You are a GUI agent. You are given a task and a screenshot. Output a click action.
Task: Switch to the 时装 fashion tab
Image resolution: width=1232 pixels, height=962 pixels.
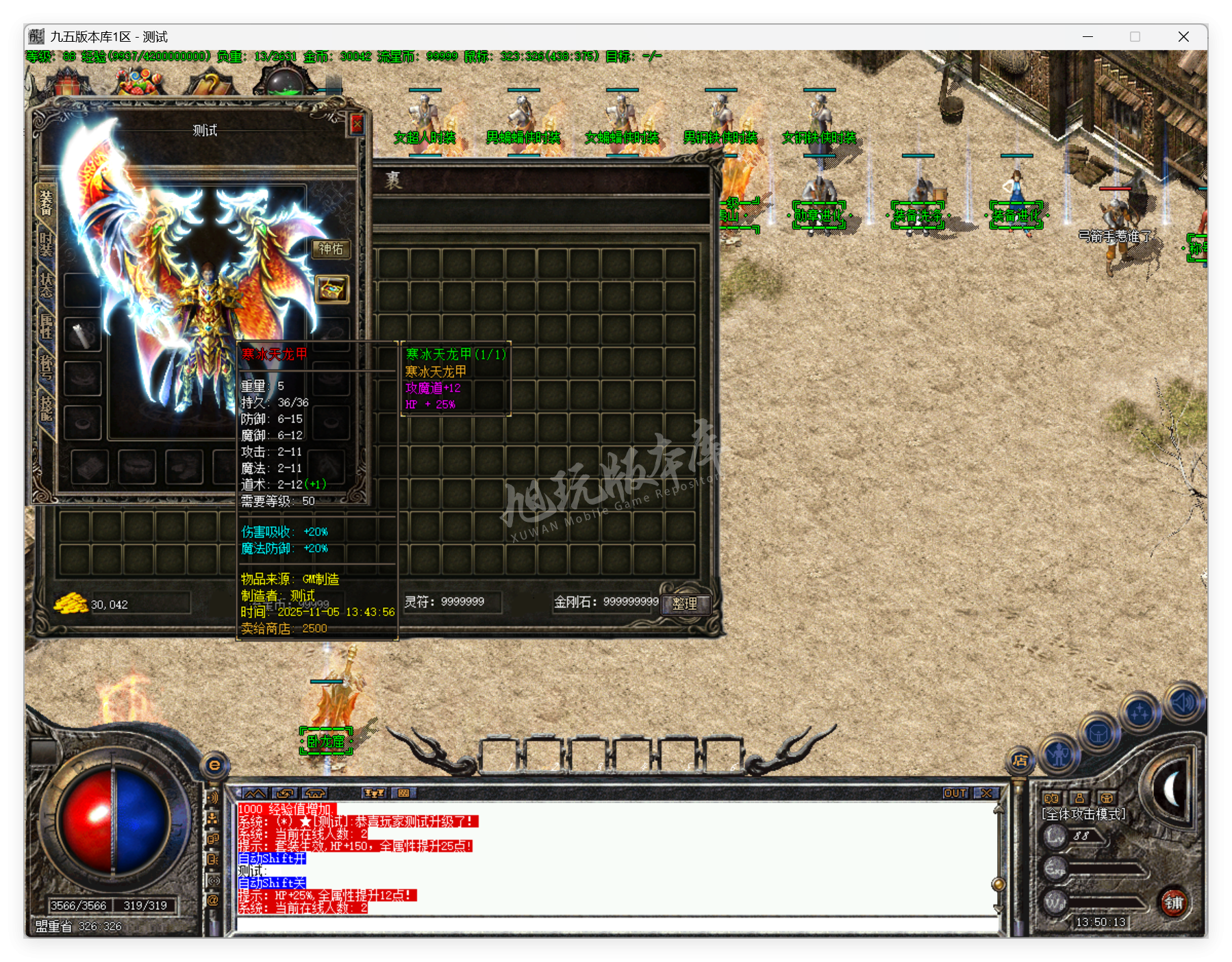pos(45,244)
